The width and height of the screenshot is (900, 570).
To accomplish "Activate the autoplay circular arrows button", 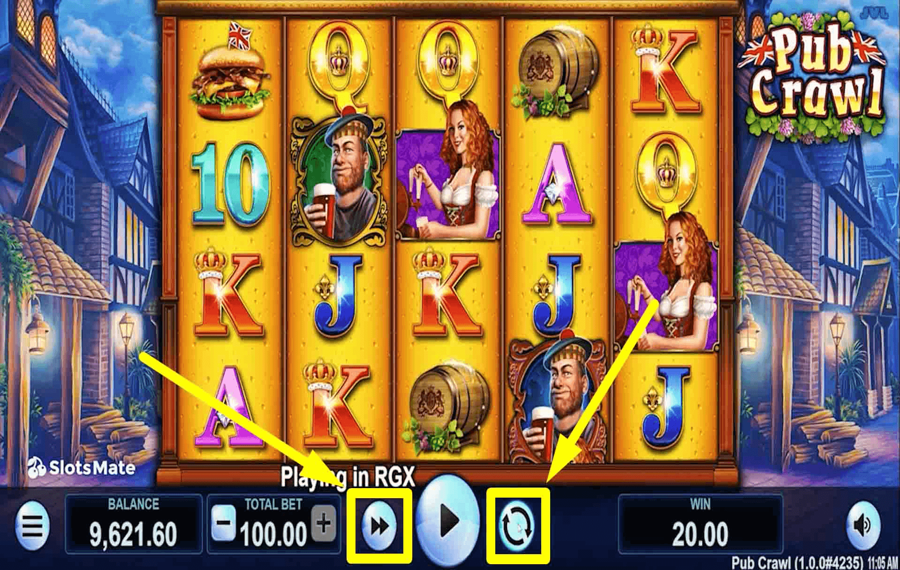I will 518,525.
